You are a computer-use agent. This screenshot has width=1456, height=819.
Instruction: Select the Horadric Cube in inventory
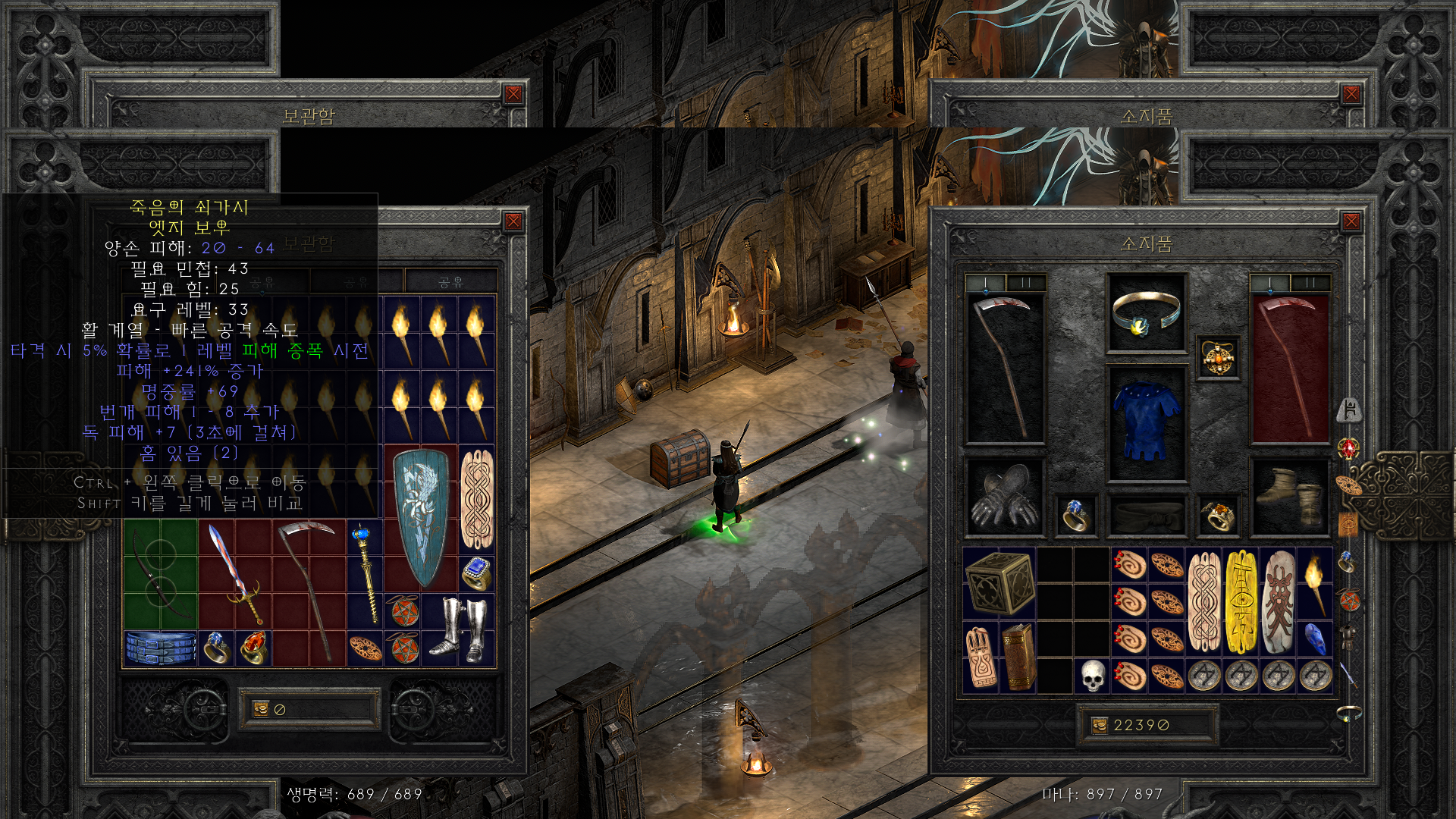(x=999, y=583)
